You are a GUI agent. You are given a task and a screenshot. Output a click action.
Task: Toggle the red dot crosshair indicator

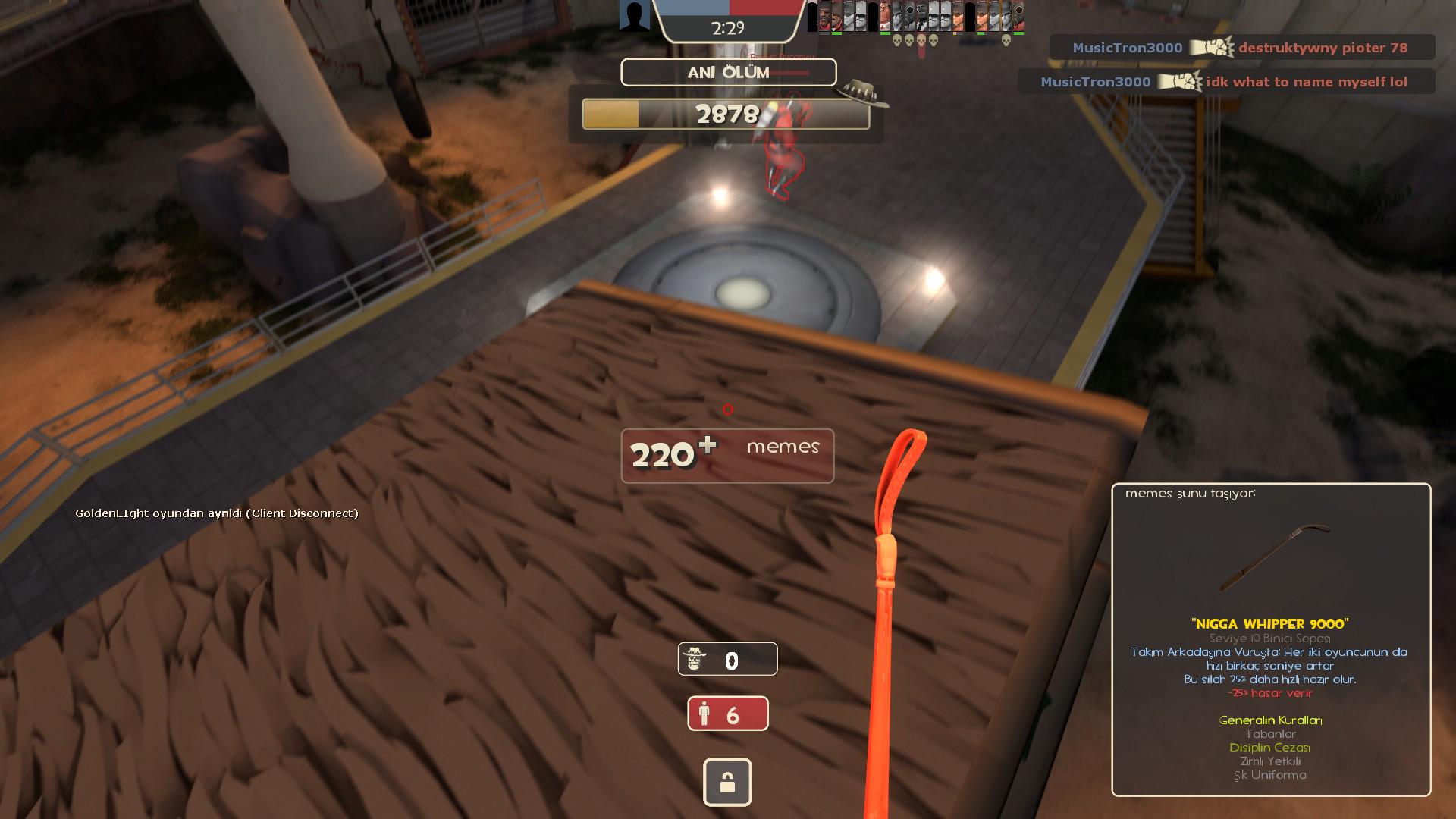(x=727, y=409)
